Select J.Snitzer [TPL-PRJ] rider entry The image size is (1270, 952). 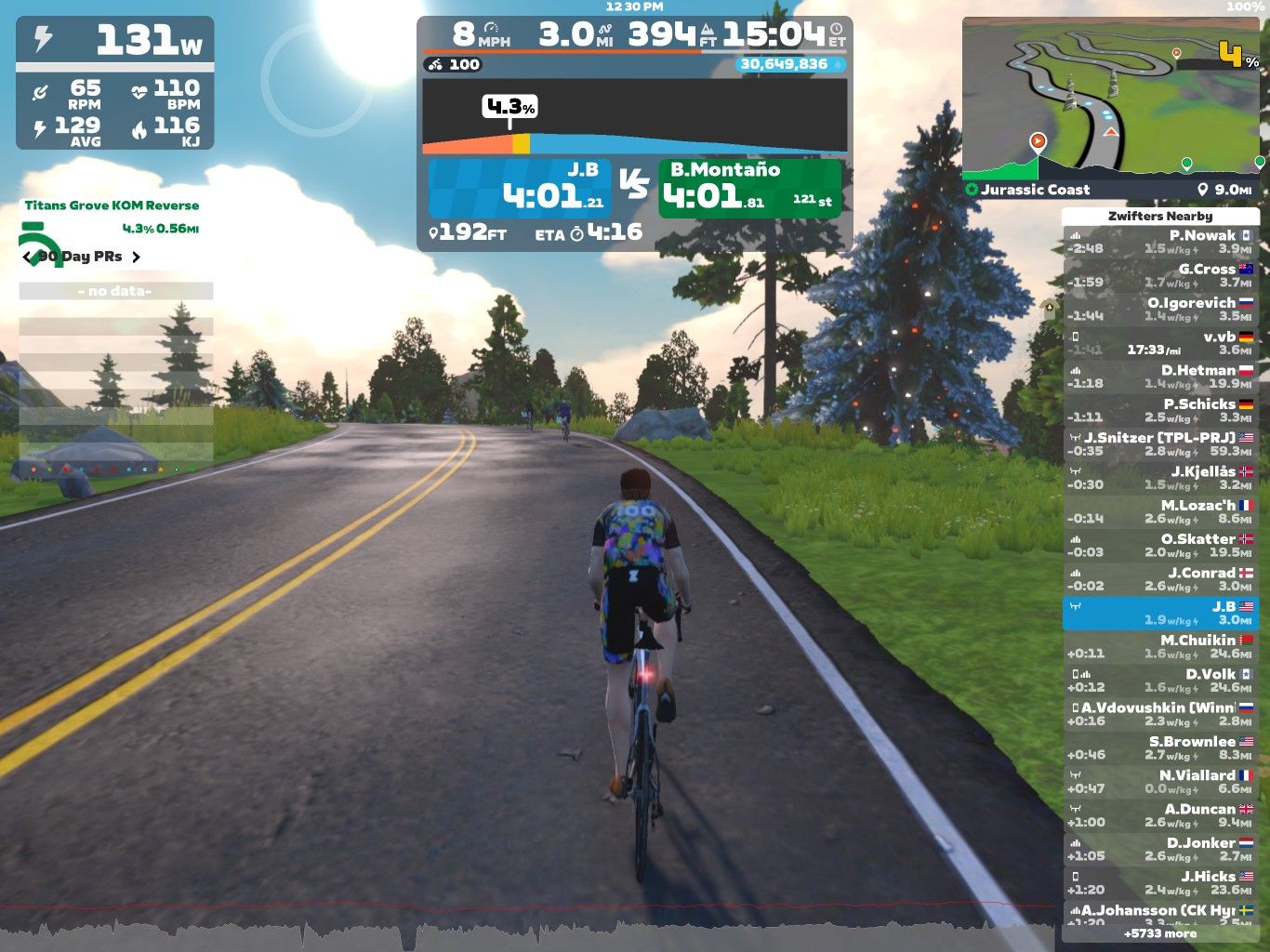click(1160, 444)
